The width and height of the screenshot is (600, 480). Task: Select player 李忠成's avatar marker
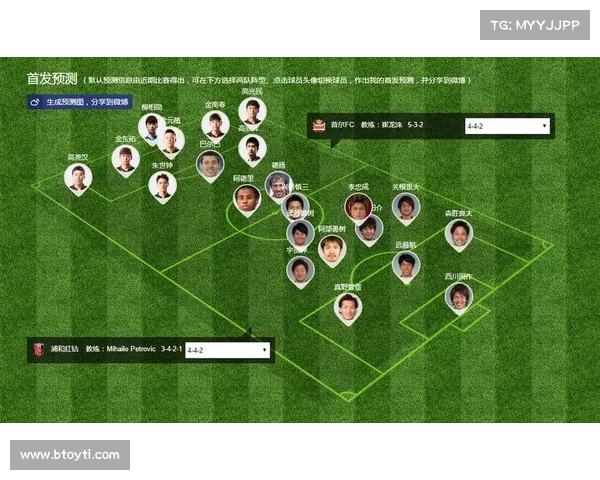pos(358,207)
